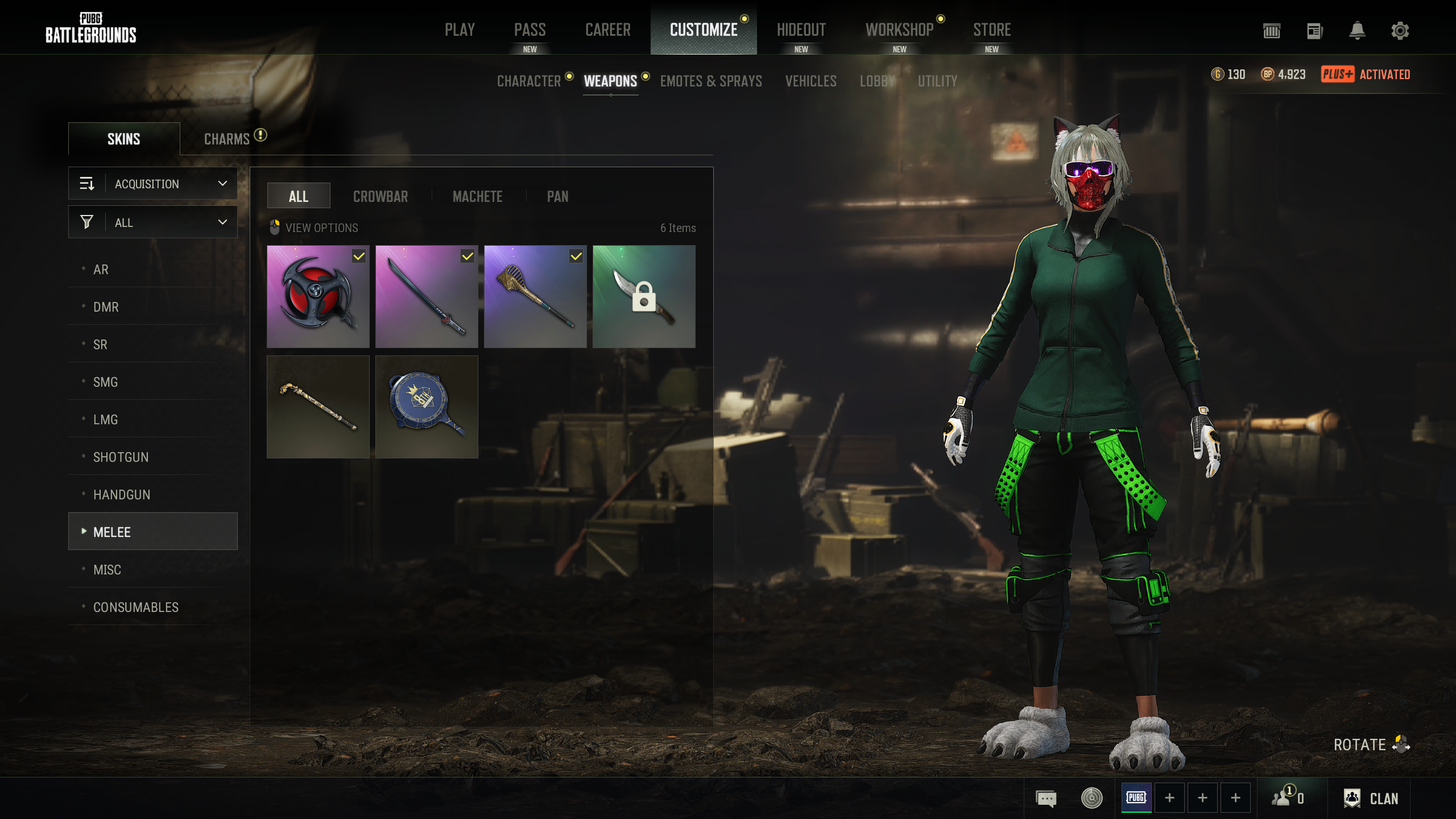The width and height of the screenshot is (1456, 819).
Task: Open the PLAY tab
Action: point(460,30)
